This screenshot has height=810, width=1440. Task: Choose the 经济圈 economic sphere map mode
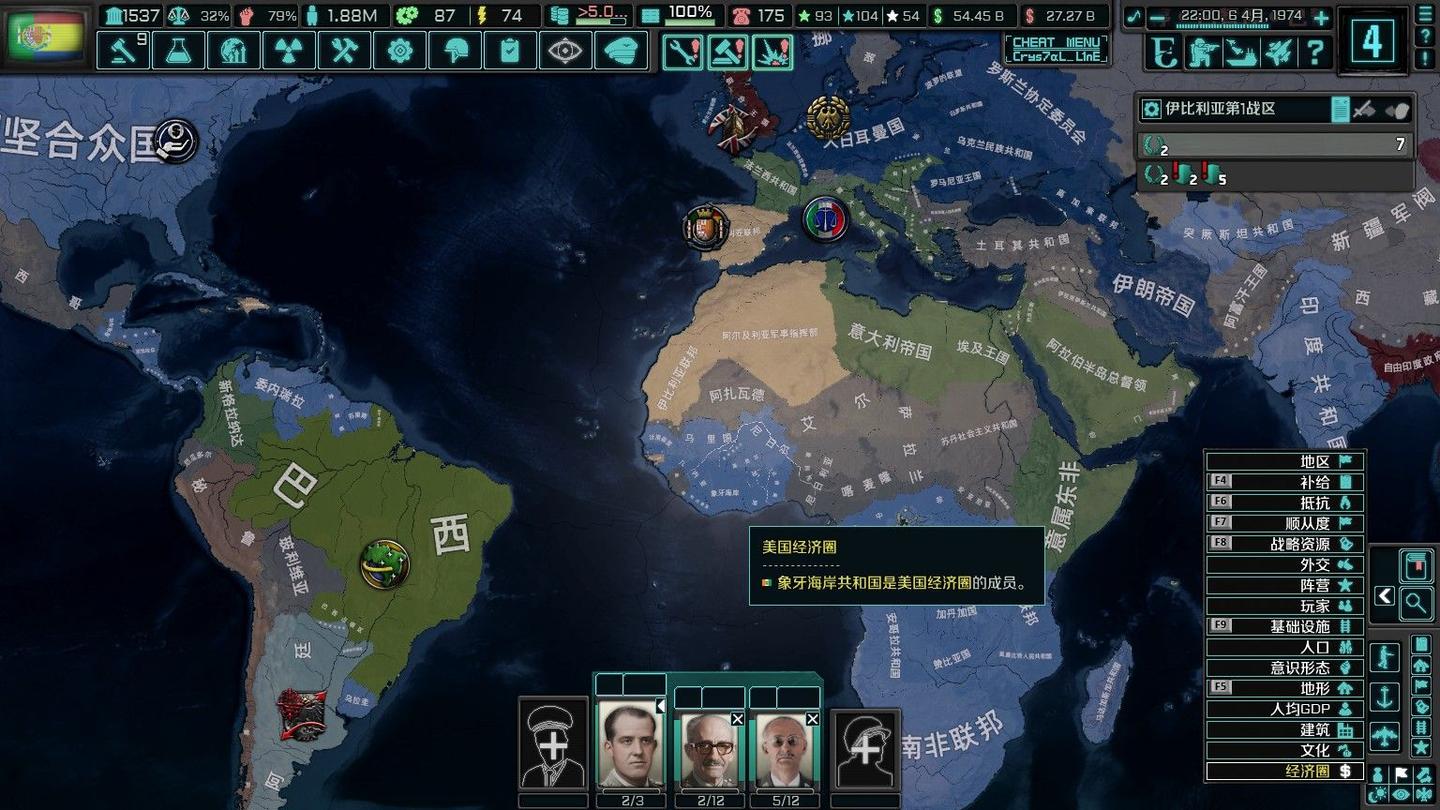1284,771
